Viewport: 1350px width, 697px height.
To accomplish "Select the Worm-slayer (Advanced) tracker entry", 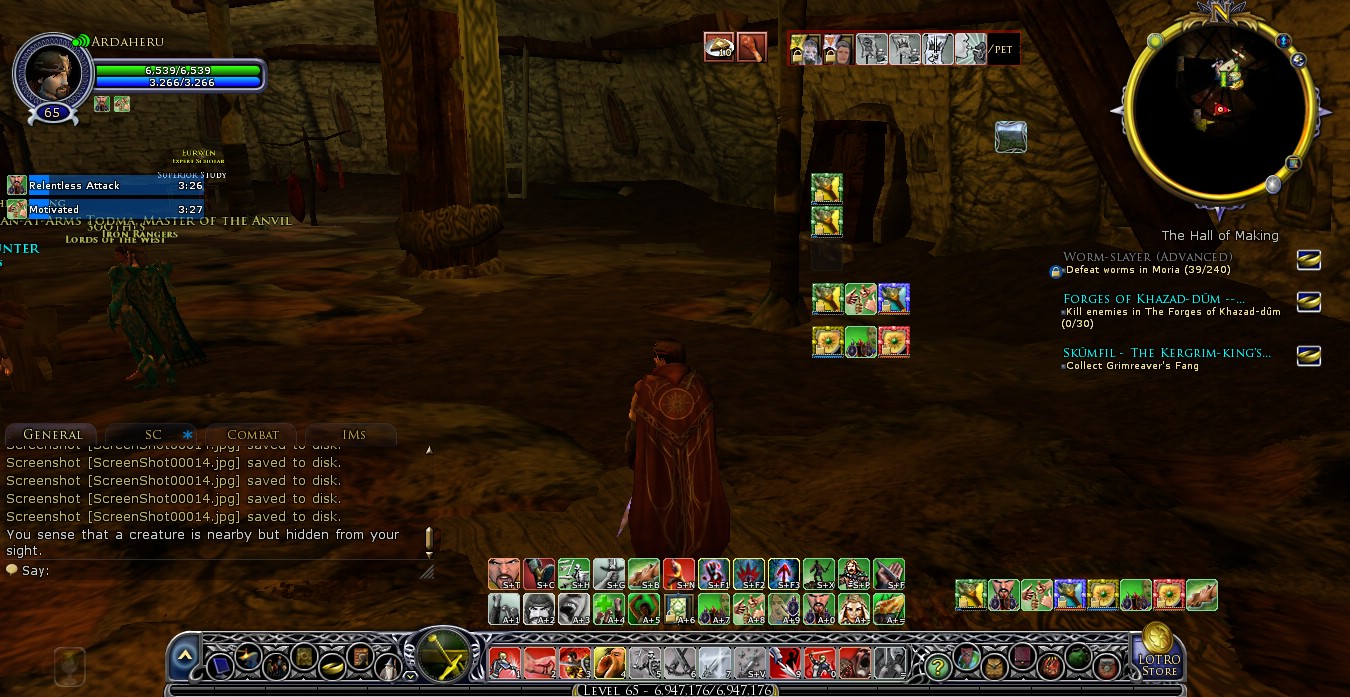I will click(x=1133, y=257).
